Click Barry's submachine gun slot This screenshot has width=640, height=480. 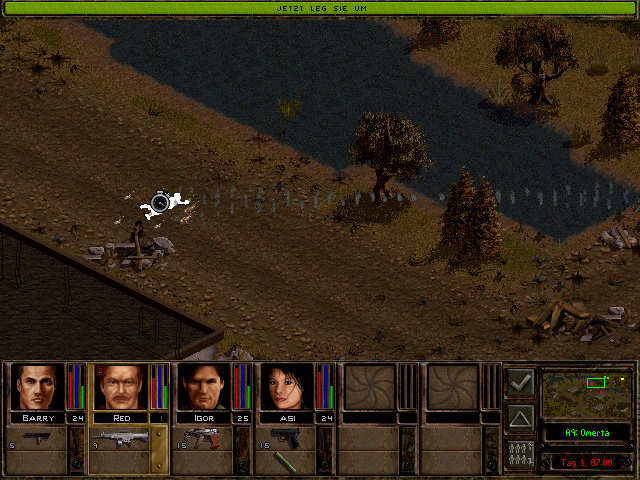click(36, 438)
